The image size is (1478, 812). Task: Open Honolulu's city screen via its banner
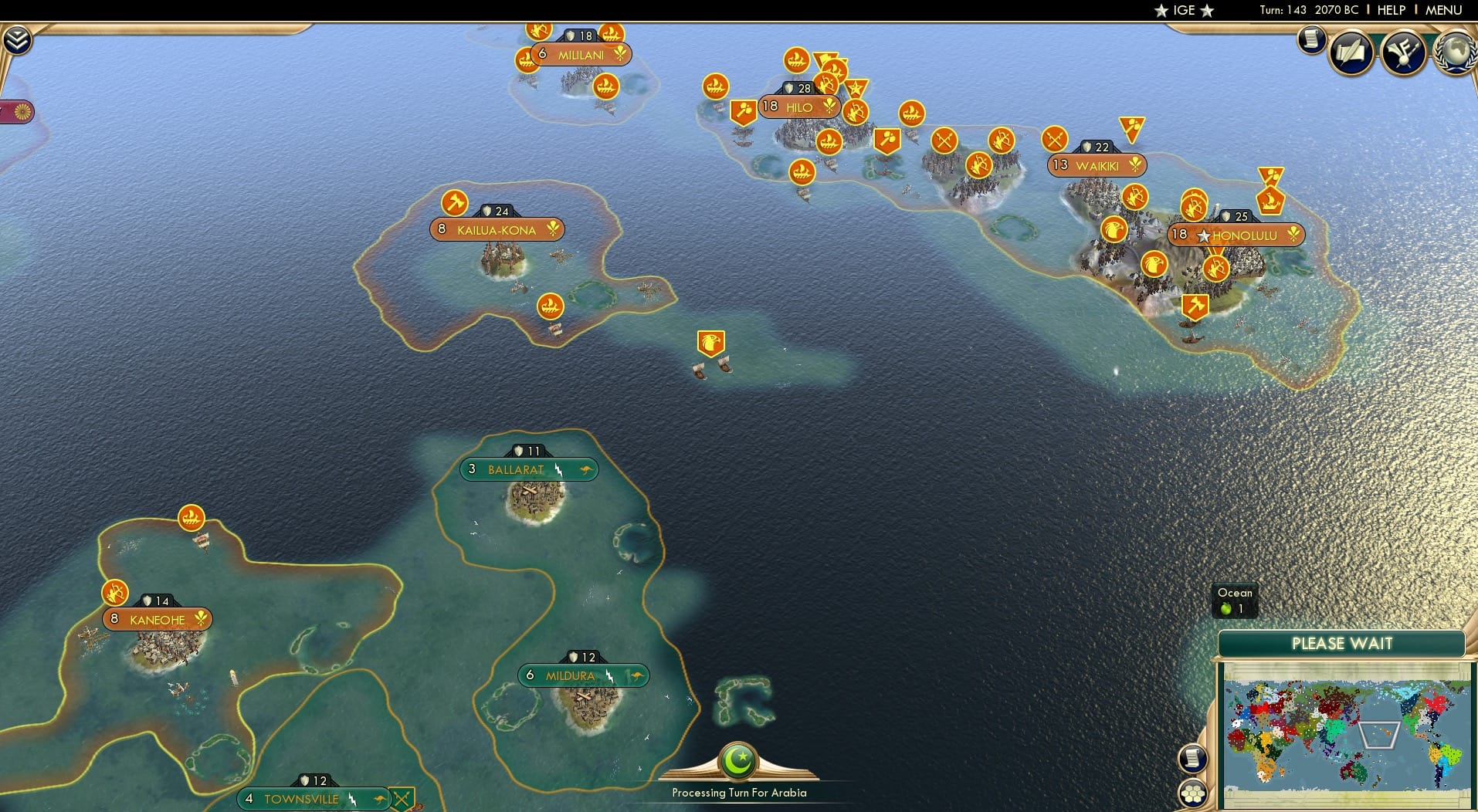(x=1236, y=235)
